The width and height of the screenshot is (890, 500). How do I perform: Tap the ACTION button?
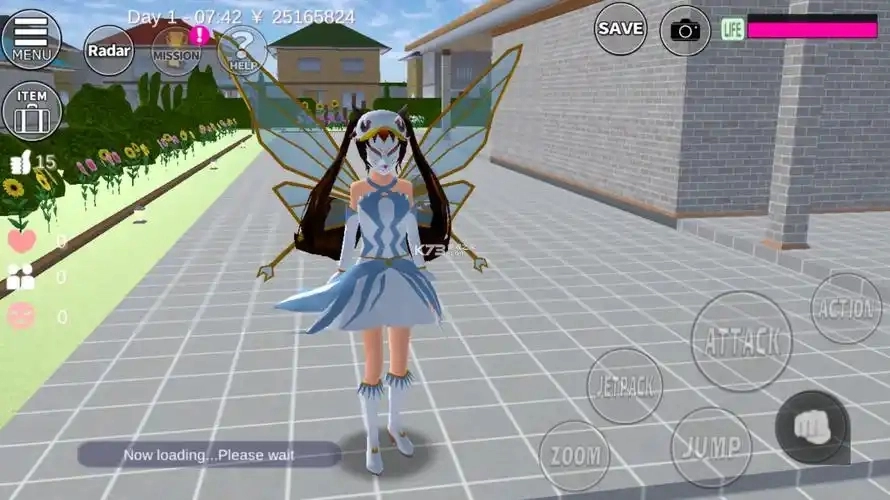(x=846, y=308)
